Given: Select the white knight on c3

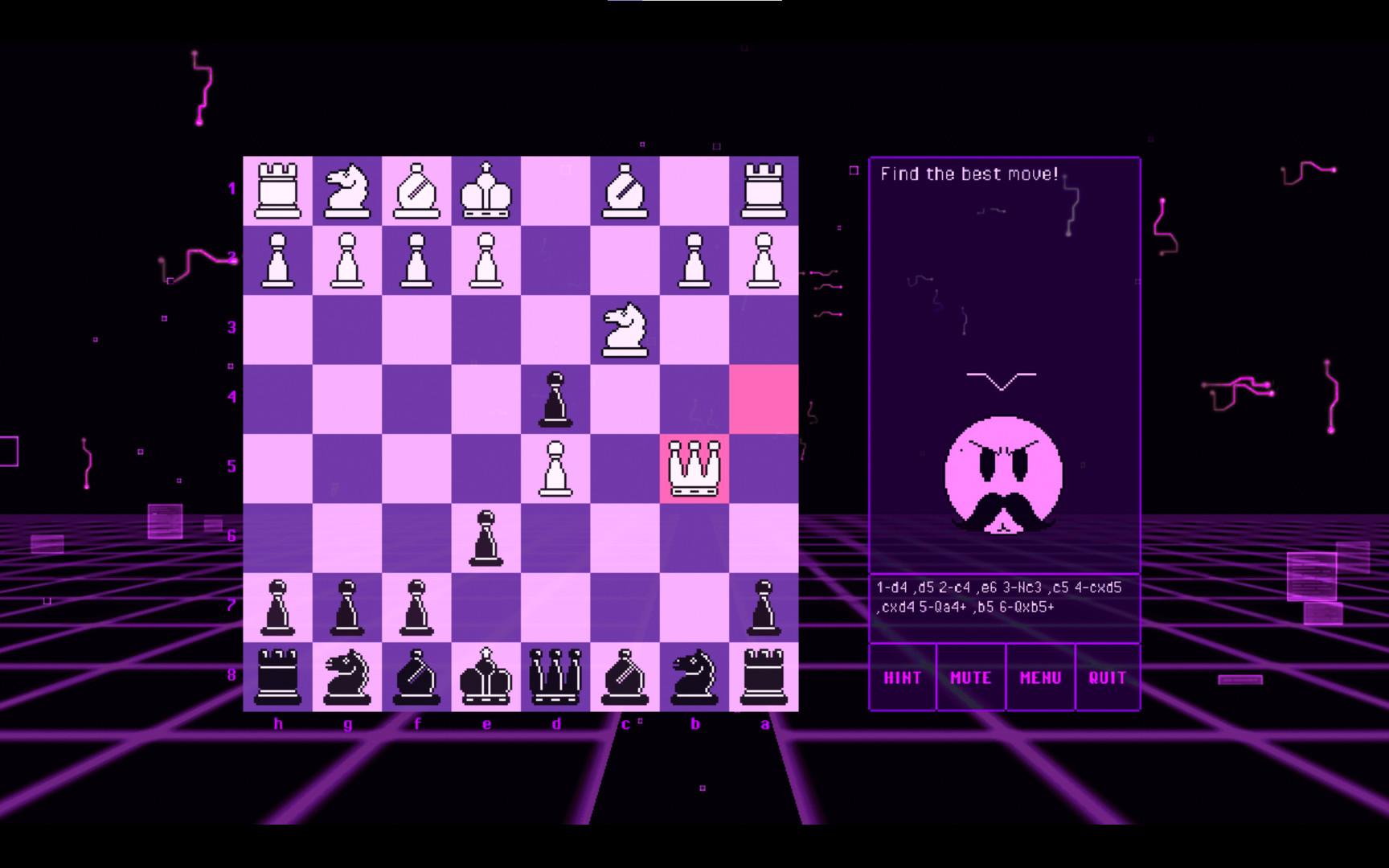Looking at the screenshot, I should pos(625,328).
